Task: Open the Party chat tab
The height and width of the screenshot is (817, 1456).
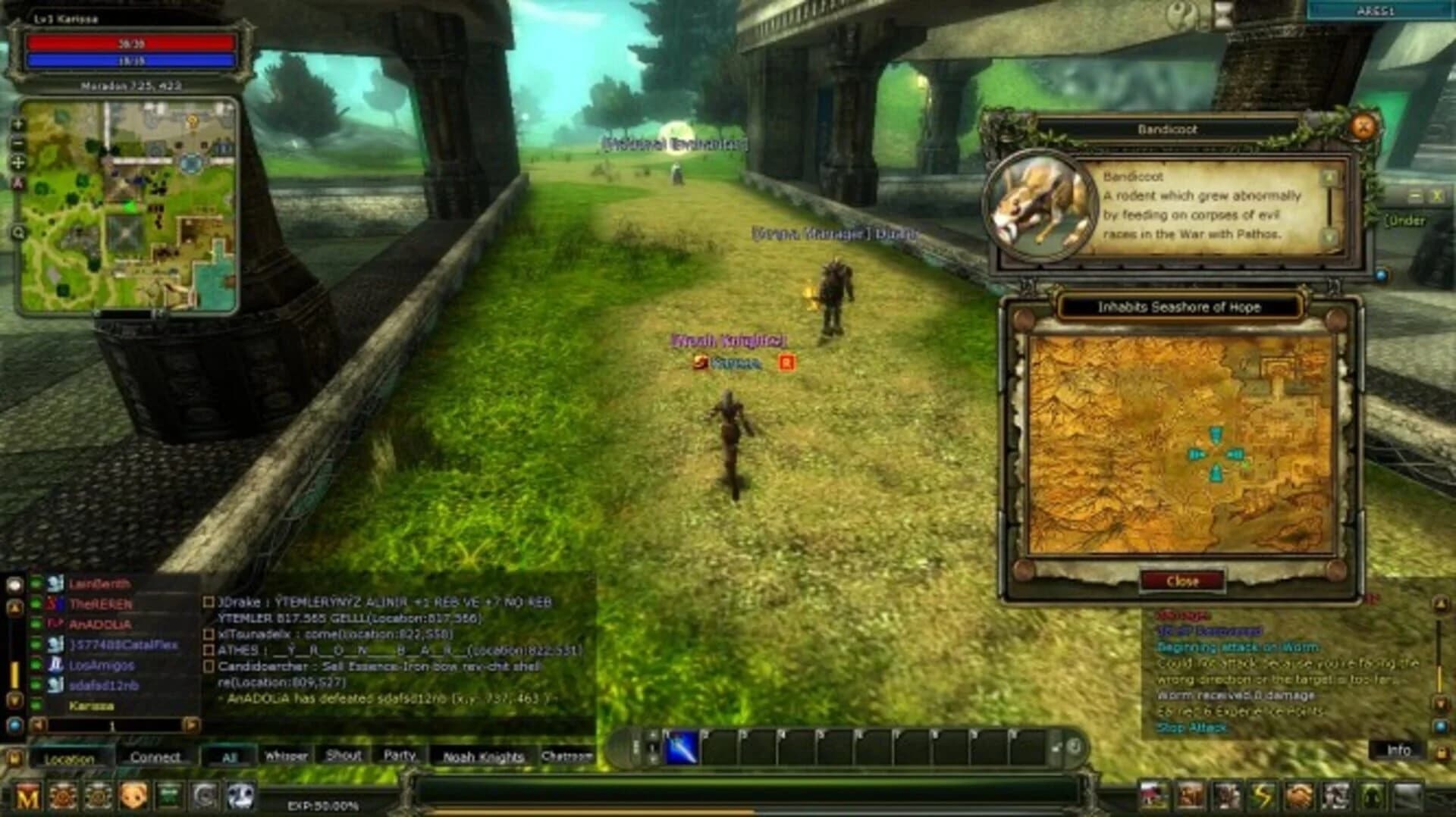Action: pyautogui.click(x=400, y=756)
